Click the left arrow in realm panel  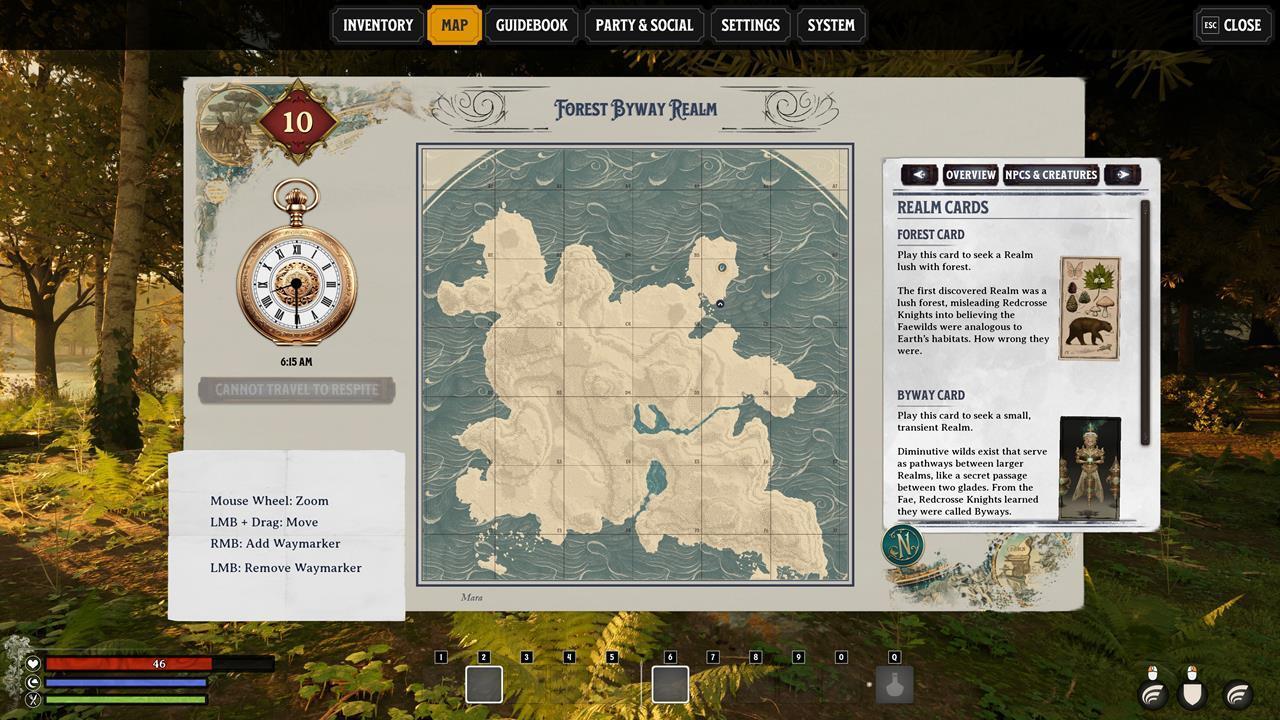pyautogui.click(x=919, y=175)
